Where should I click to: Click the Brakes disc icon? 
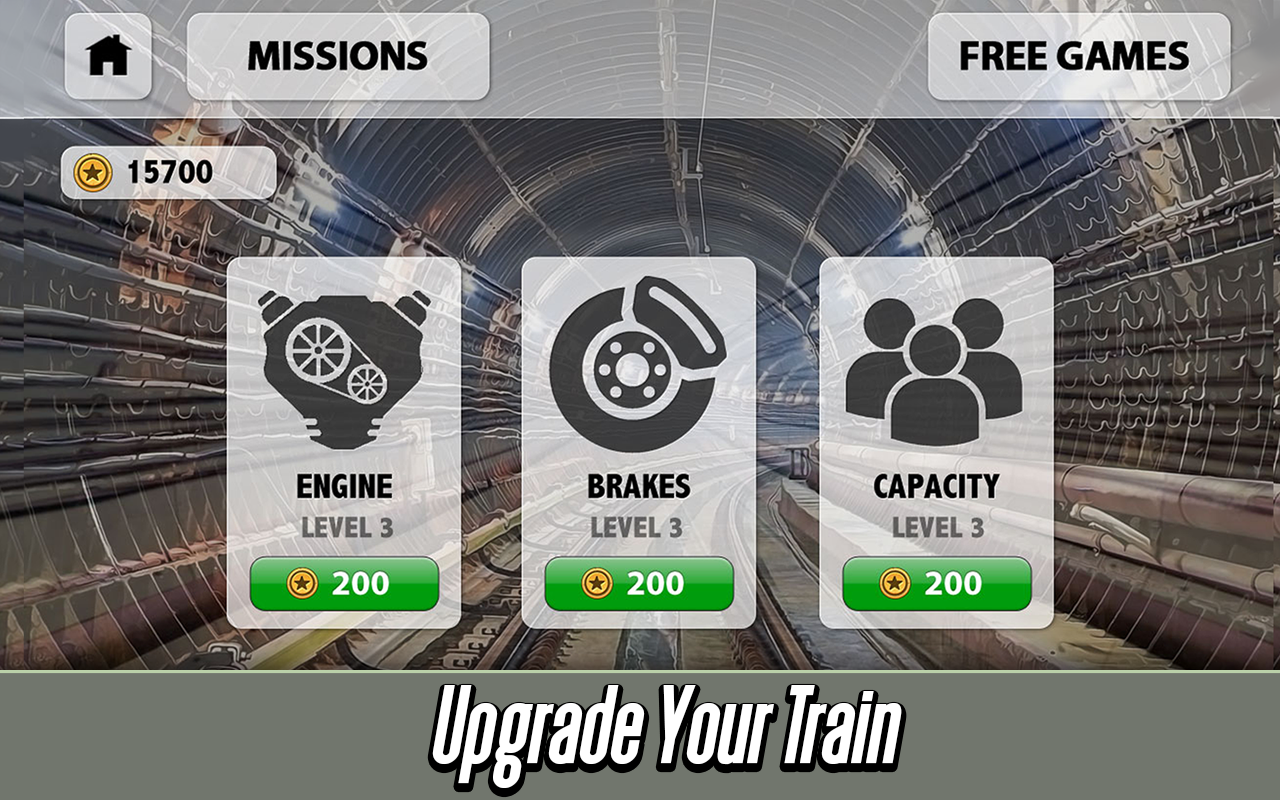coord(640,358)
